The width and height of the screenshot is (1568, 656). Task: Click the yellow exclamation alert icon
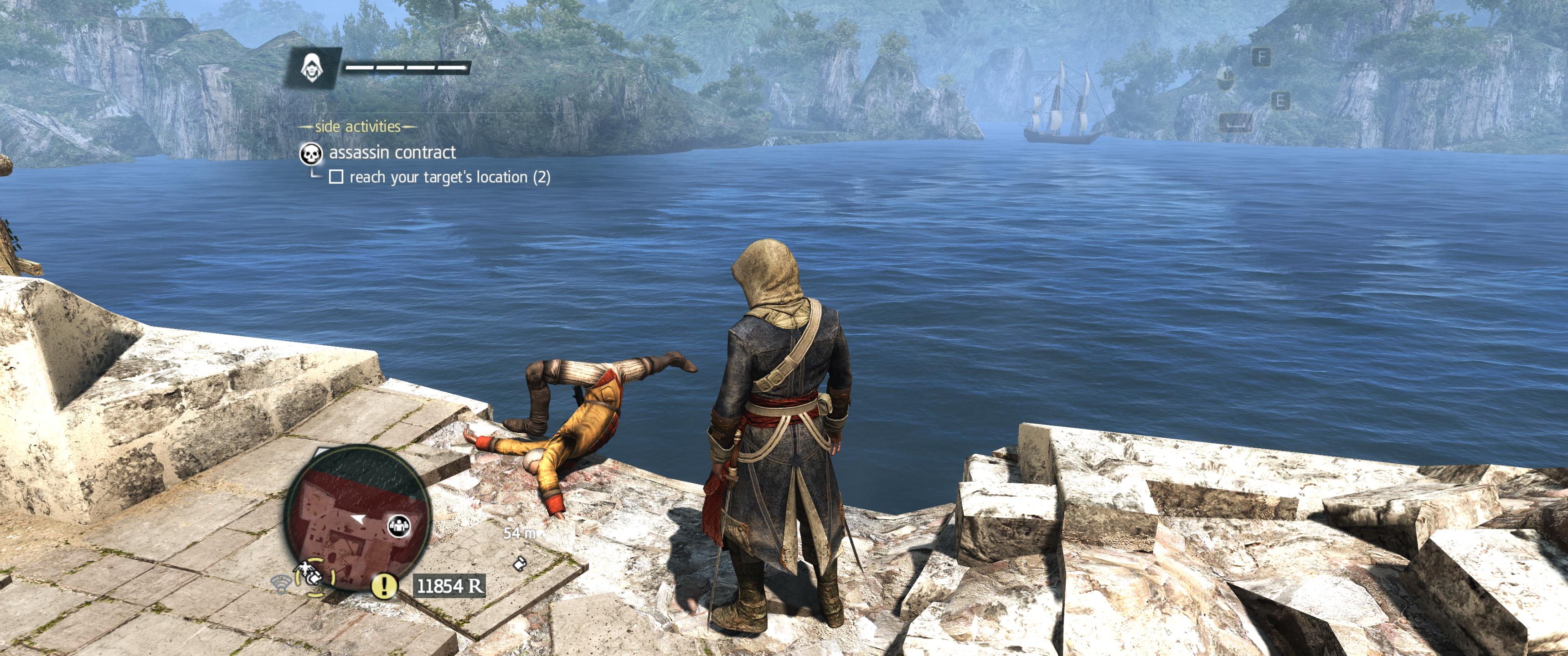(x=384, y=586)
